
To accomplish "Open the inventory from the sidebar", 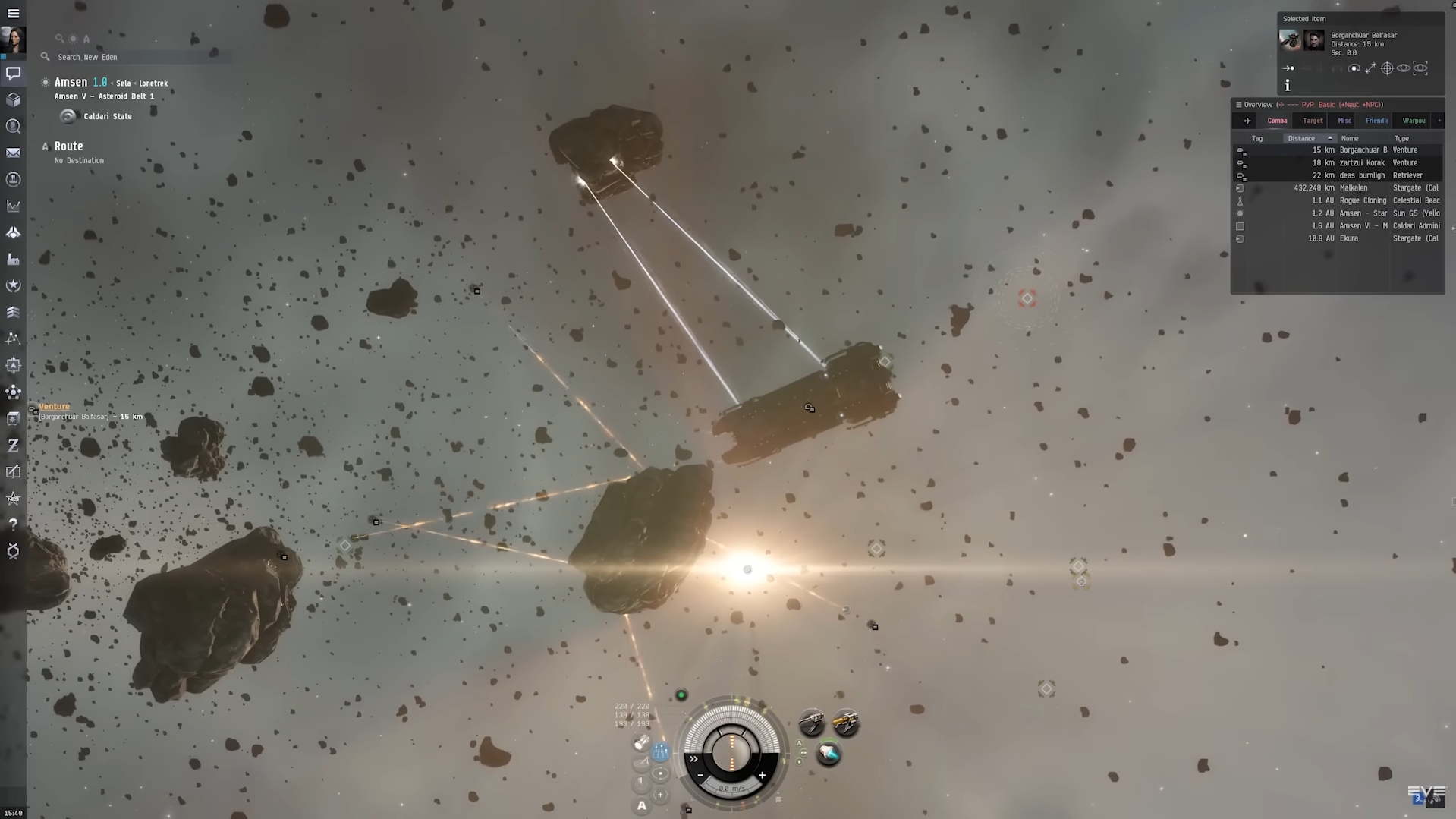I will [13, 99].
